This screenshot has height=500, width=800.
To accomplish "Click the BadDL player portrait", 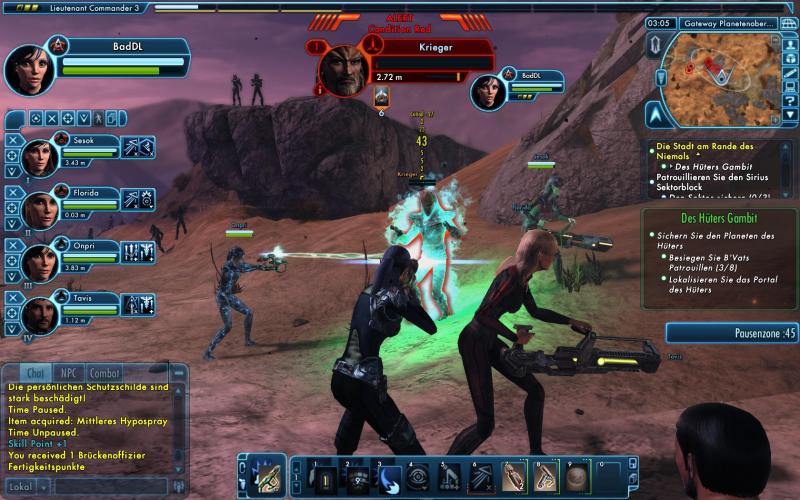I will pyautogui.click(x=30, y=68).
